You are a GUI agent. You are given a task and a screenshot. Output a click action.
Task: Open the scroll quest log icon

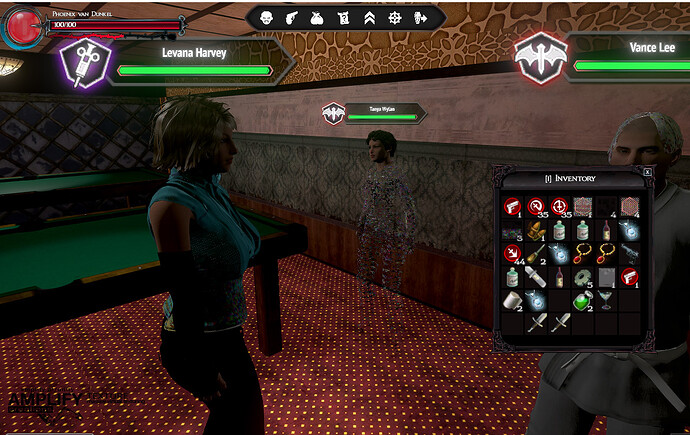[343, 17]
